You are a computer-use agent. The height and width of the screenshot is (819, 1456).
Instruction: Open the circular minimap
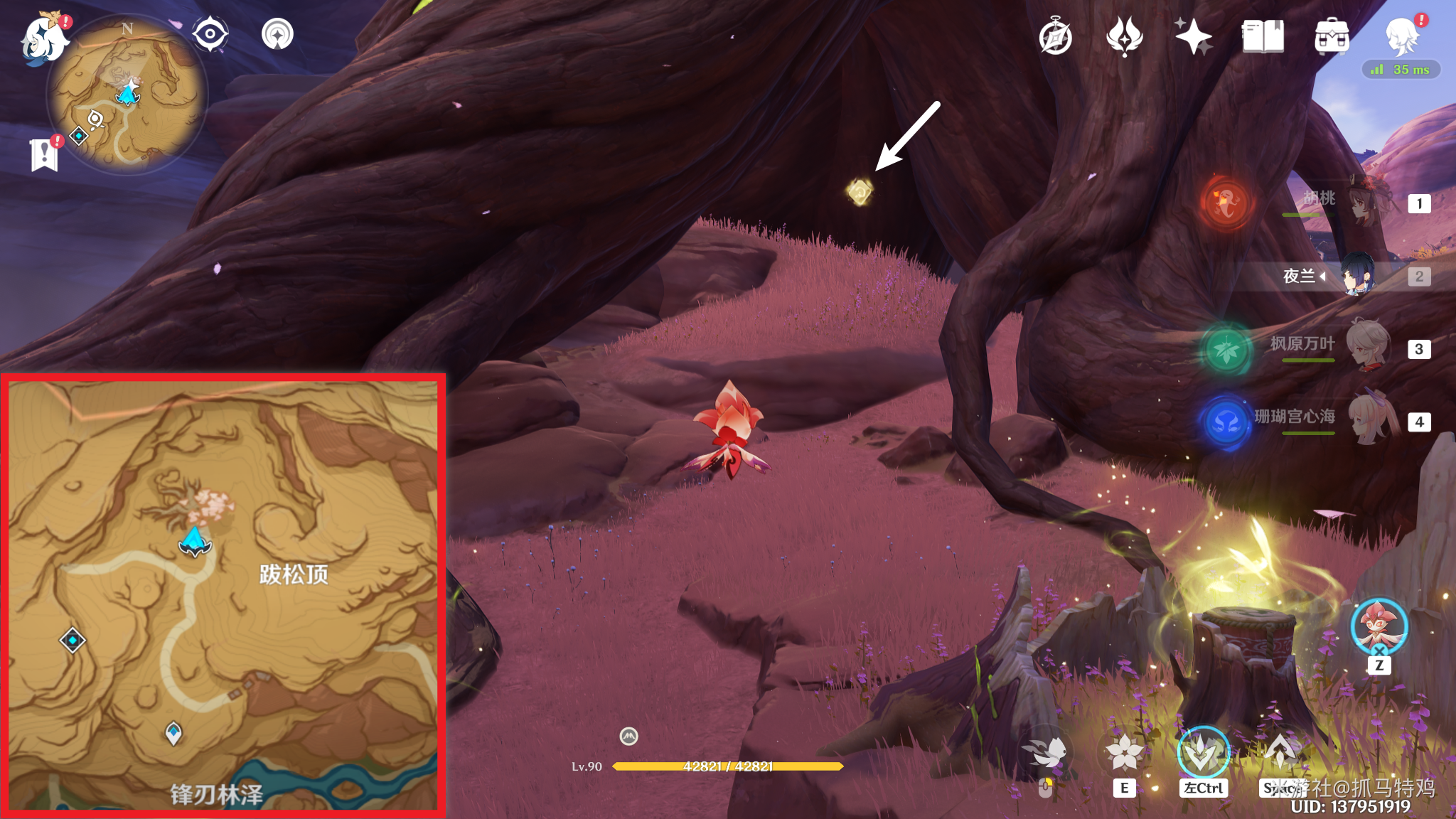[x=127, y=94]
